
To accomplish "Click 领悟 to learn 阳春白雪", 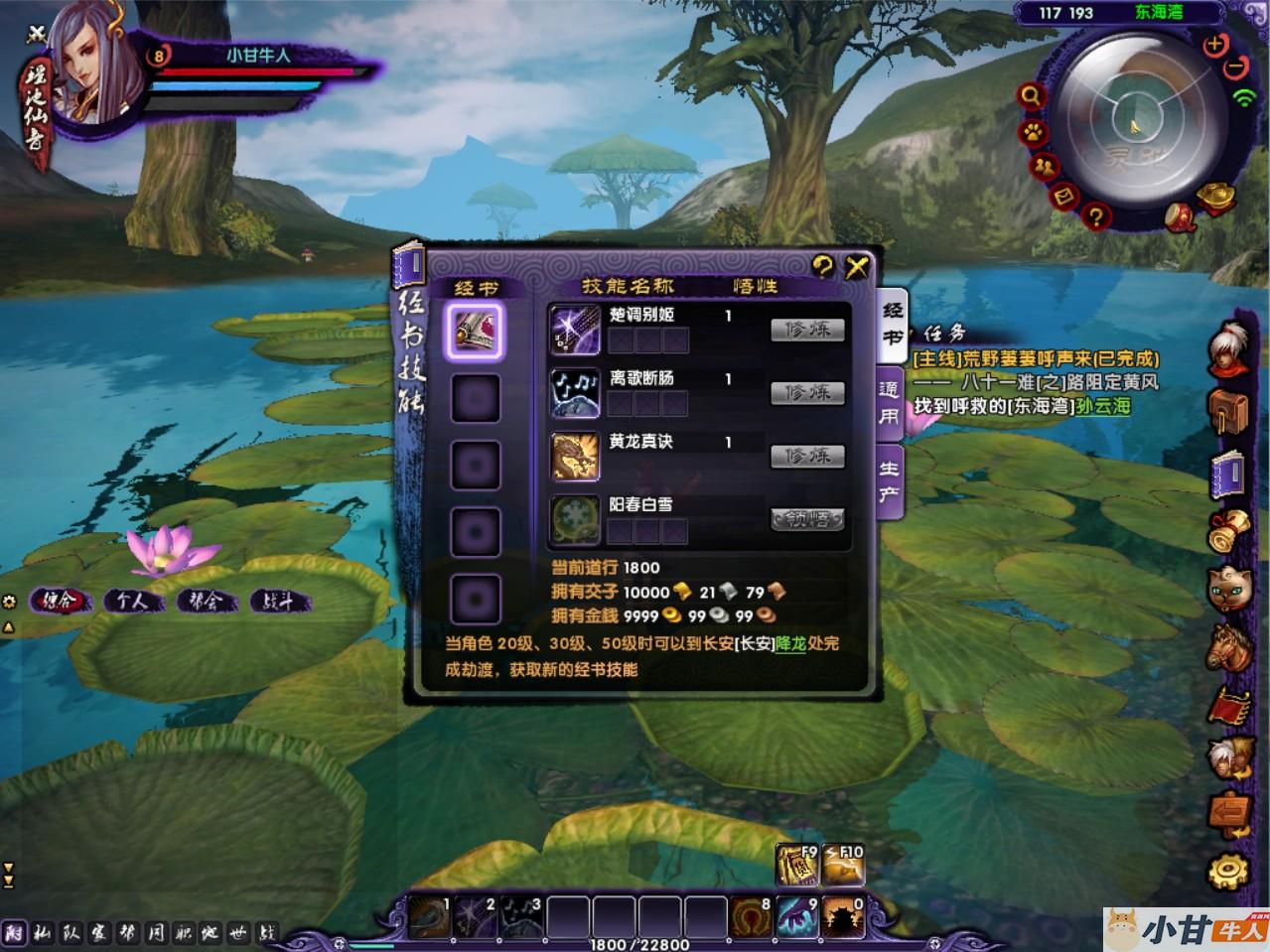I will pyautogui.click(x=807, y=519).
